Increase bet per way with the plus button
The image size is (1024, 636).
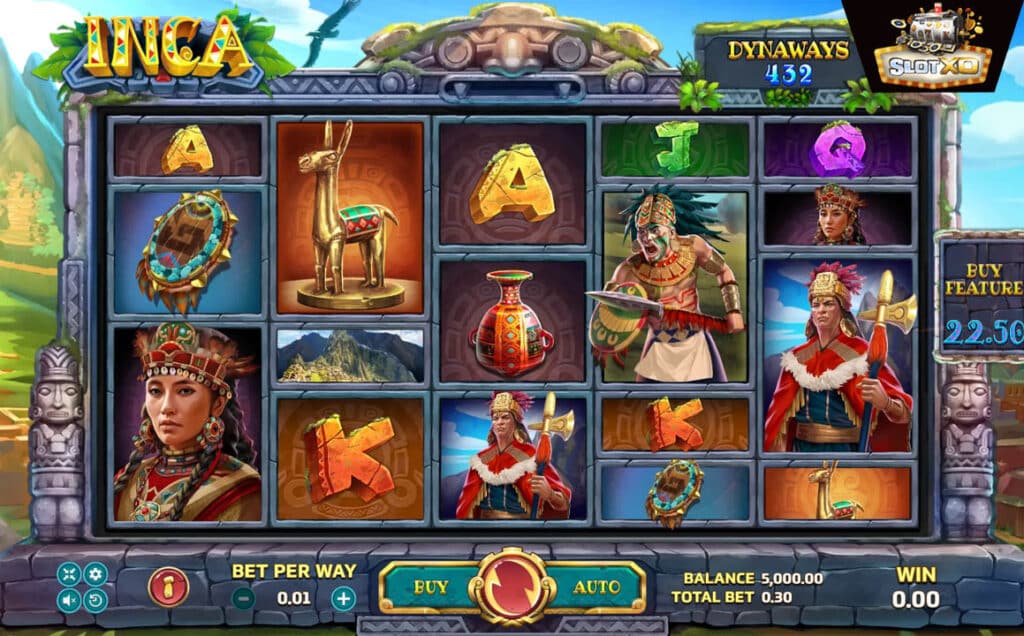[343, 599]
